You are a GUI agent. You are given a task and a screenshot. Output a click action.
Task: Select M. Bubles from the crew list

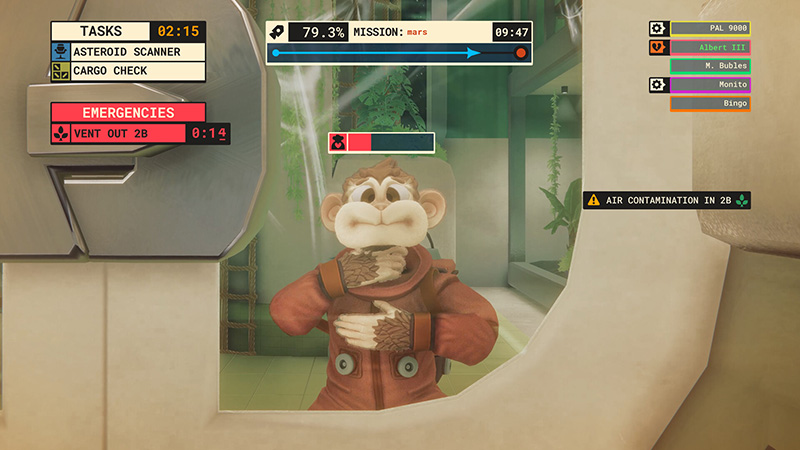[710, 66]
